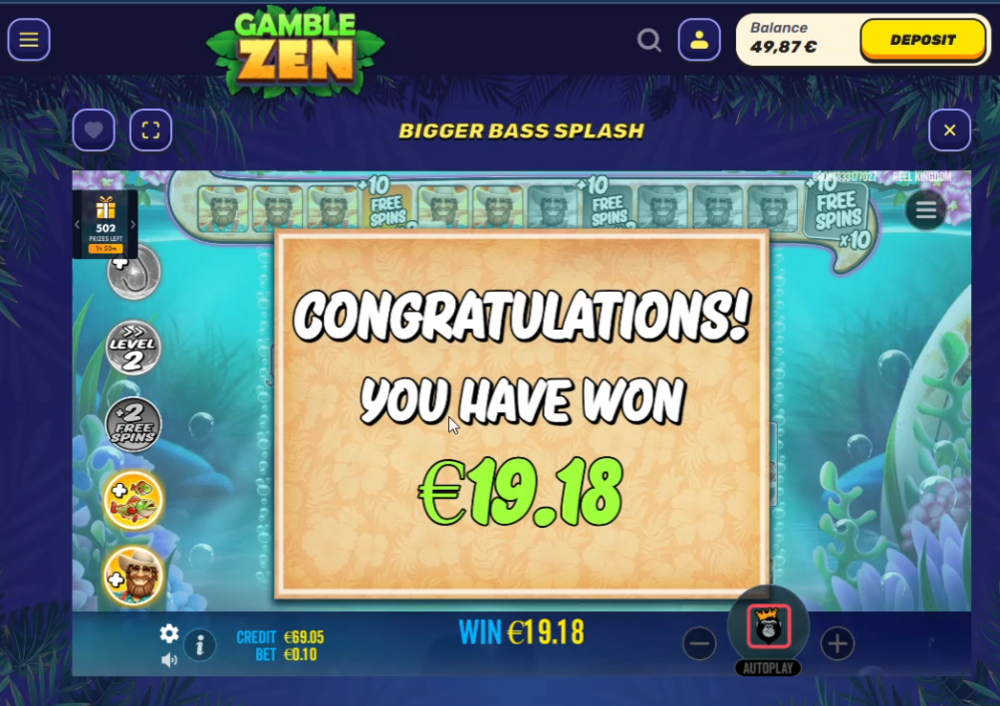The height and width of the screenshot is (706, 1000).
Task: Toggle fullscreen mode for the game
Action: click(x=151, y=130)
